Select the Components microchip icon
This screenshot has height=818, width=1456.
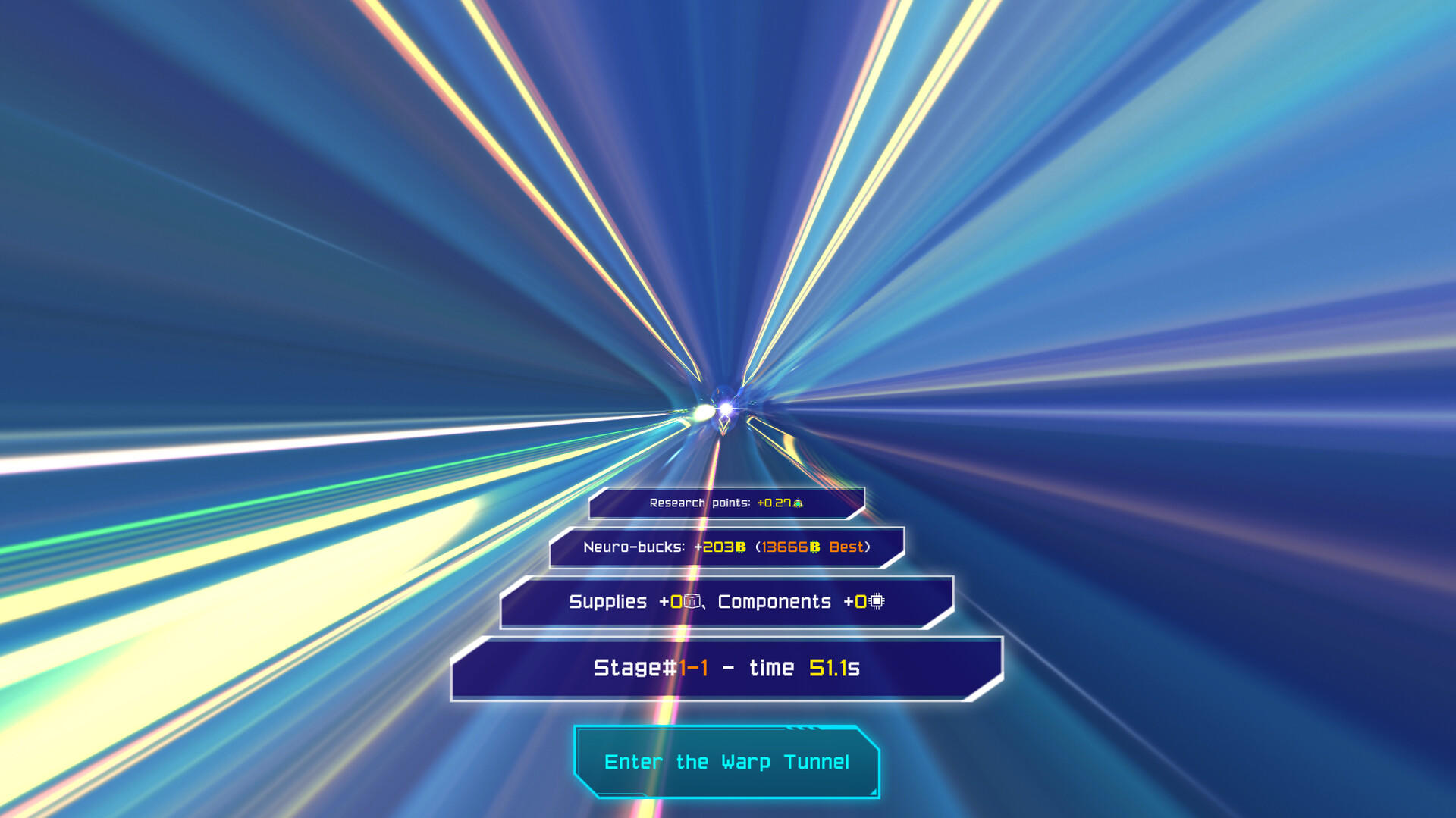point(876,602)
